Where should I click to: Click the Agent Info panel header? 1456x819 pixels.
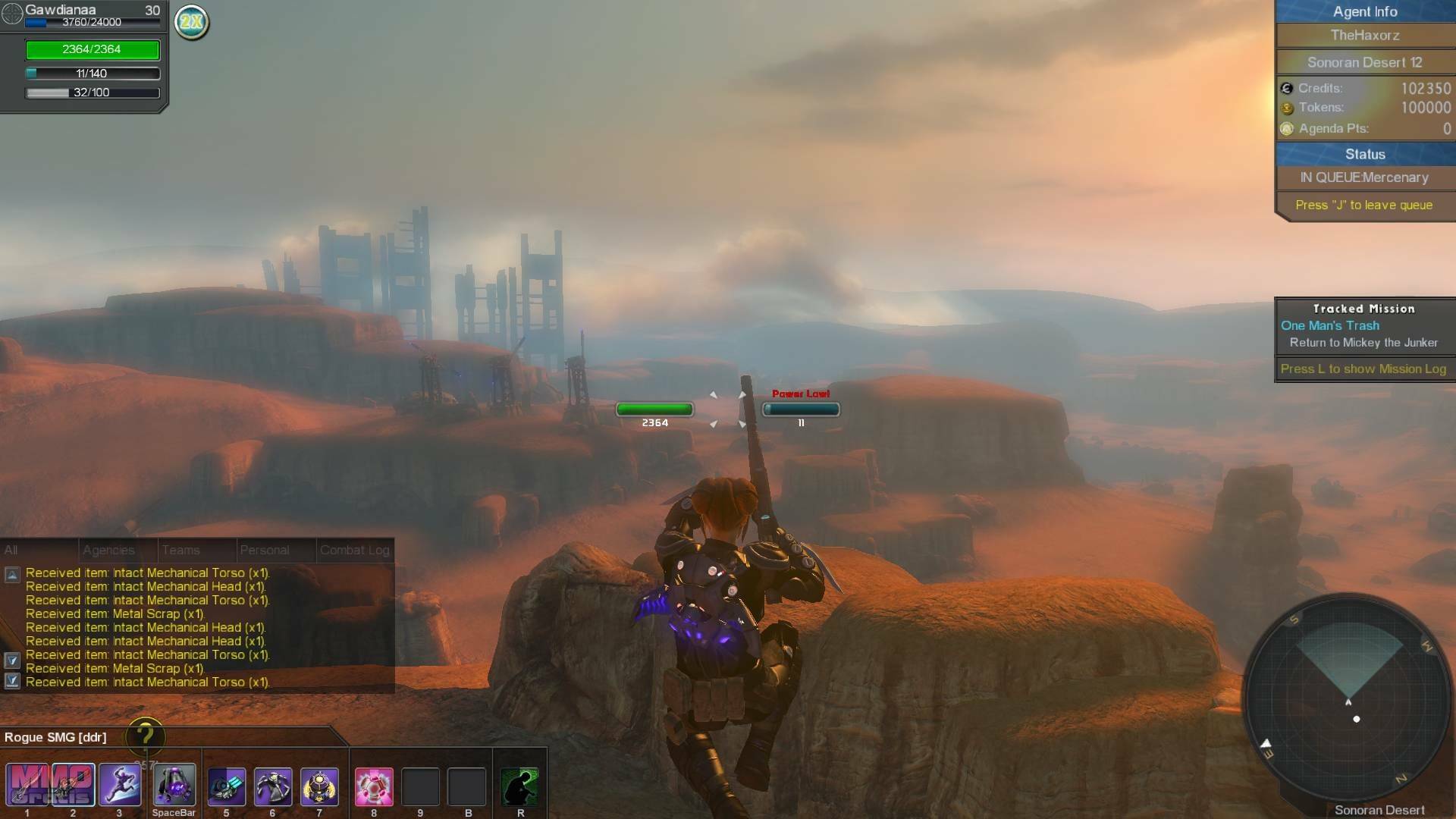click(1364, 11)
